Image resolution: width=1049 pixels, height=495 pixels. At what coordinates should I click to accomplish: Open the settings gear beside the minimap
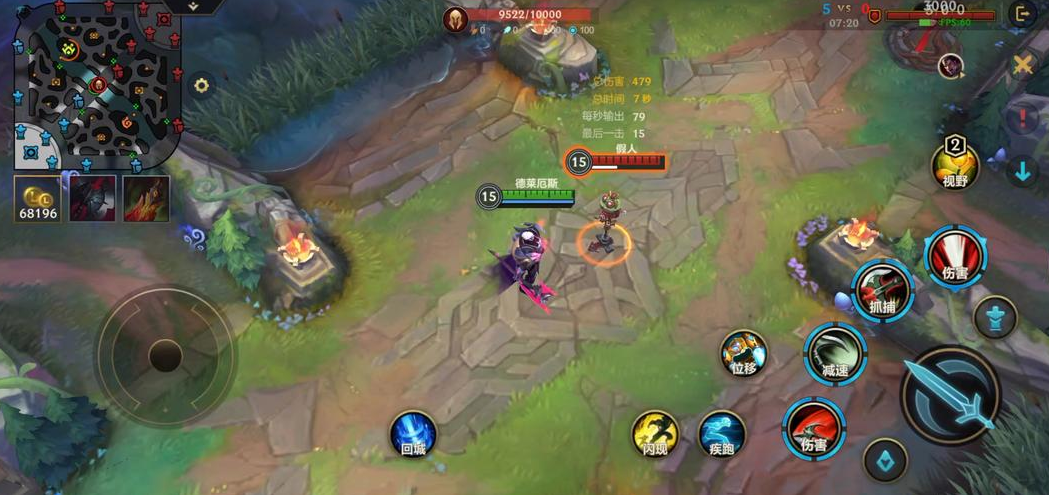pos(202,86)
